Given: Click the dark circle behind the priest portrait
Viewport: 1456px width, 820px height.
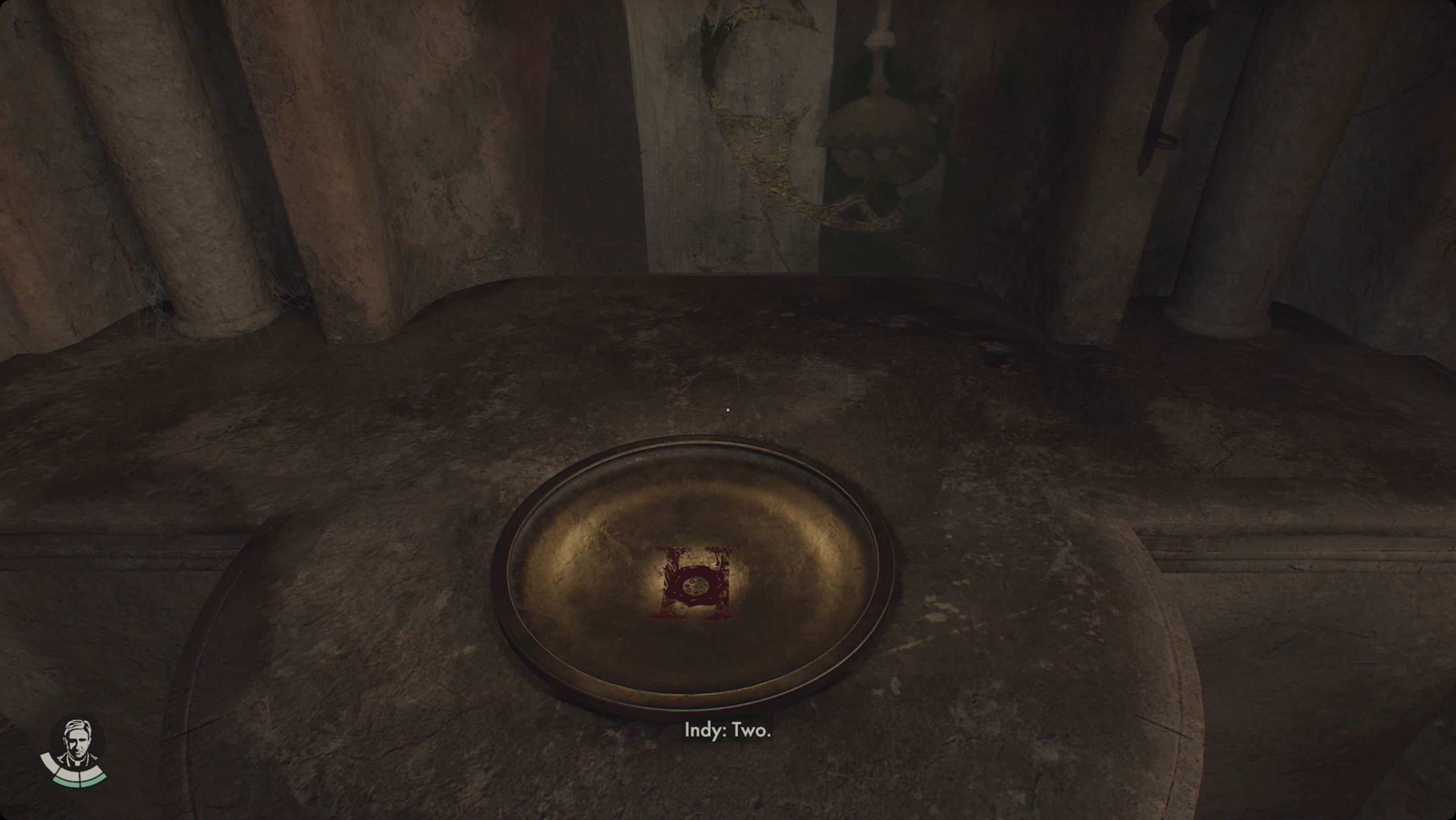Looking at the screenshot, I should point(57,734).
